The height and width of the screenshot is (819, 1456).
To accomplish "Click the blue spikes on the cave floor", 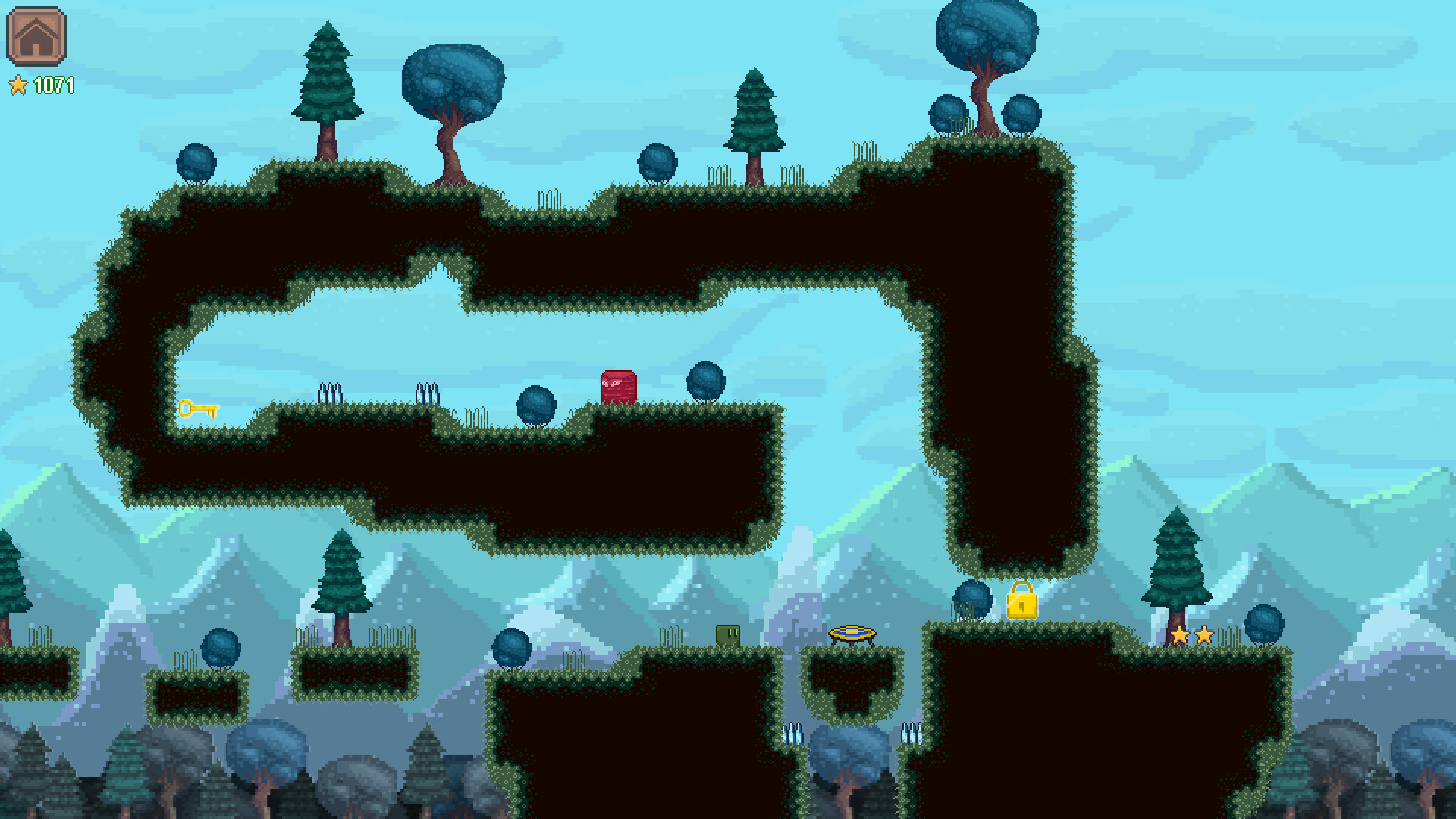I will tap(426, 393).
